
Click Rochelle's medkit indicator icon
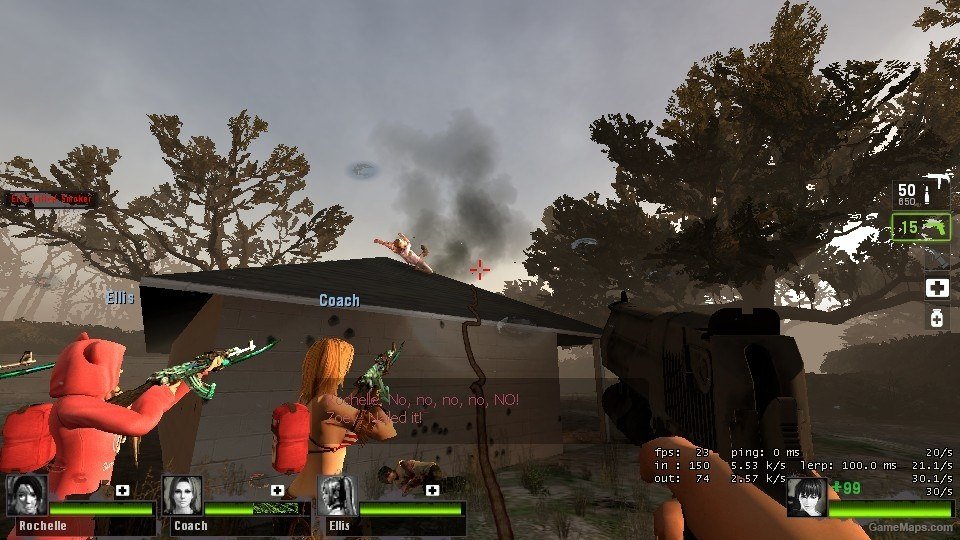pyautogui.click(x=122, y=490)
